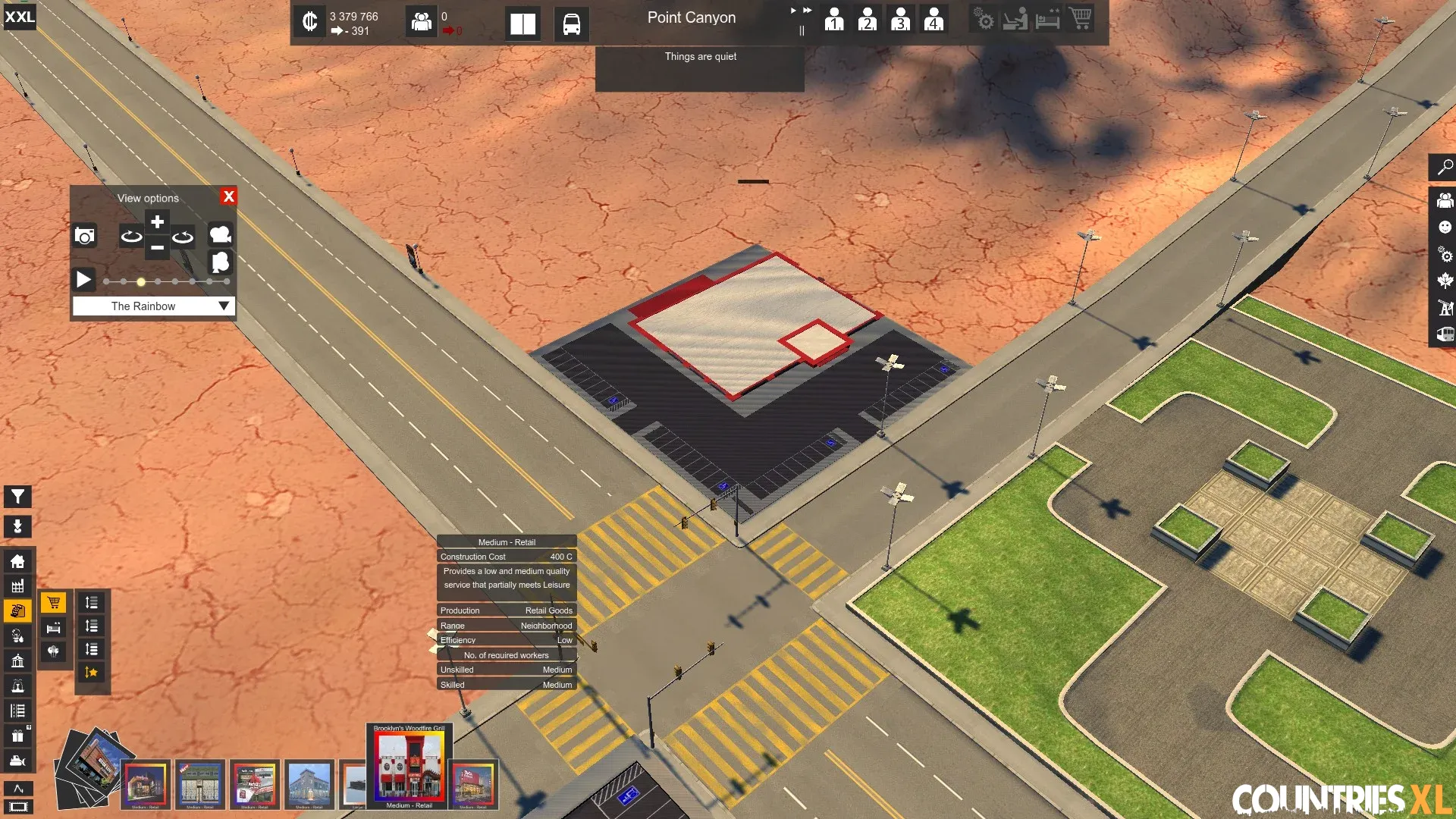Image resolution: width=1456 pixels, height=819 pixels.
Task: Select citizen class 3 indicator
Action: pyautogui.click(x=900, y=19)
